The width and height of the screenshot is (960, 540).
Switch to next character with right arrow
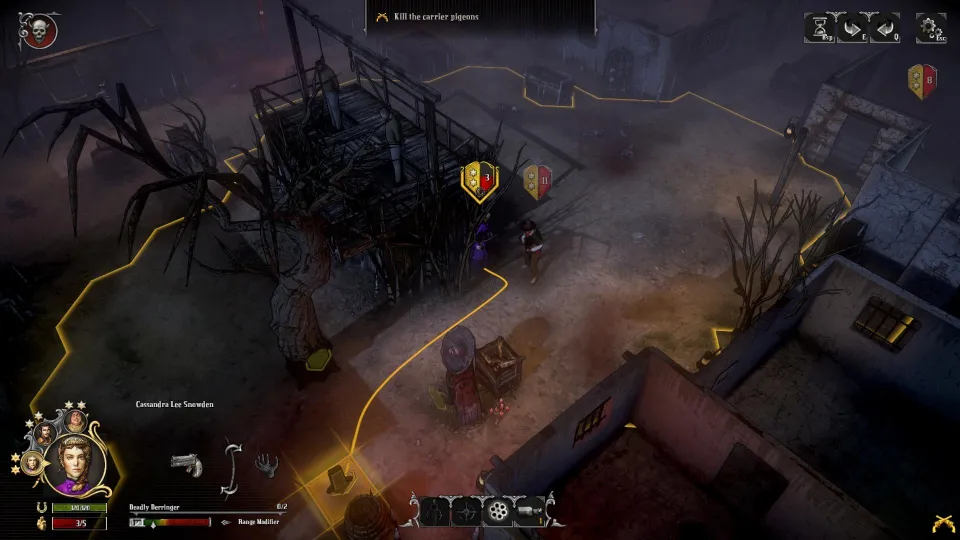[852, 27]
